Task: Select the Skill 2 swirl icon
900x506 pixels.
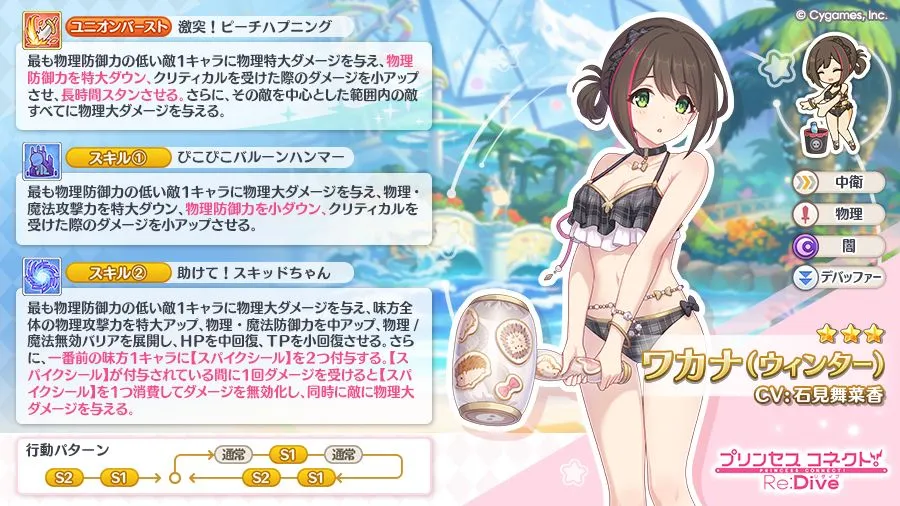Action: point(39,272)
